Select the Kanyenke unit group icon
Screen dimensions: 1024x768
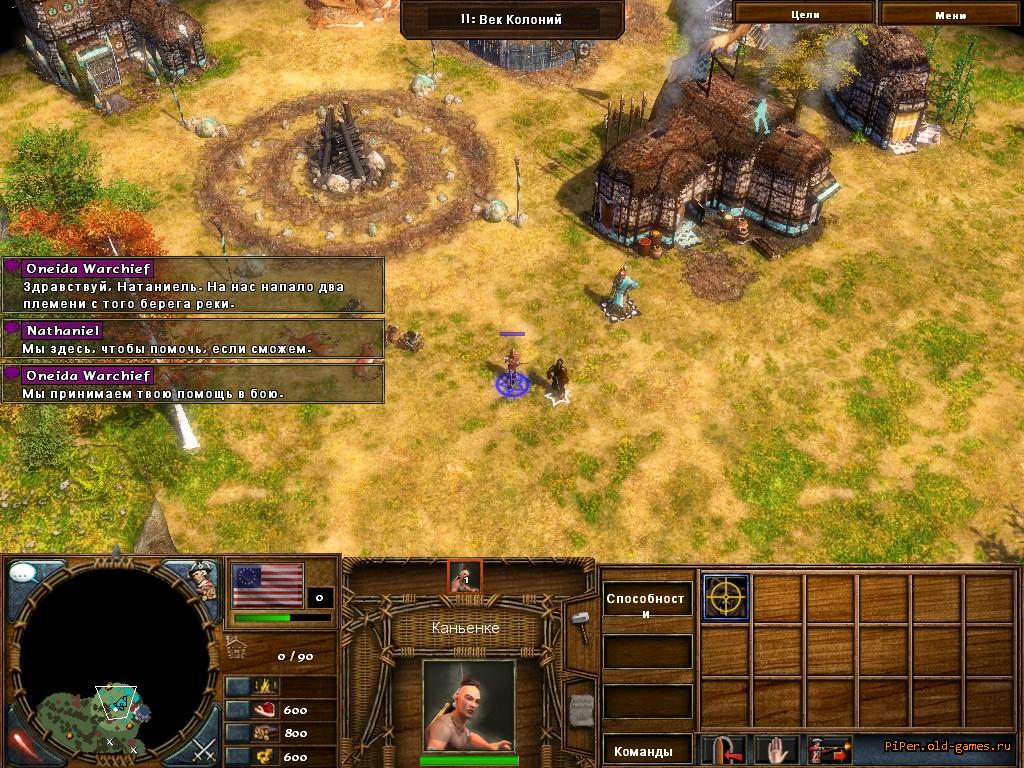(x=464, y=577)
